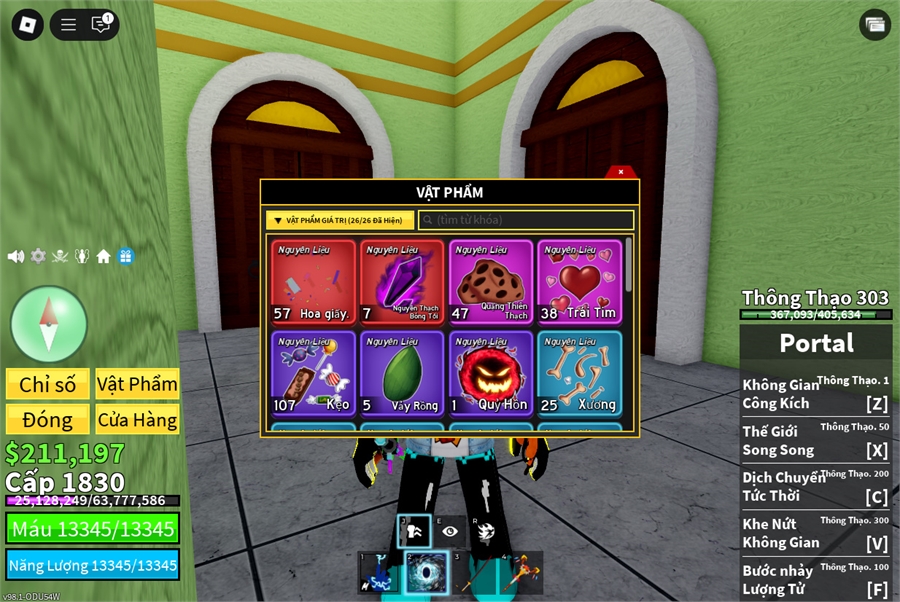
Task: Choose the Xương bones item
Action: (x=579, y=373)
